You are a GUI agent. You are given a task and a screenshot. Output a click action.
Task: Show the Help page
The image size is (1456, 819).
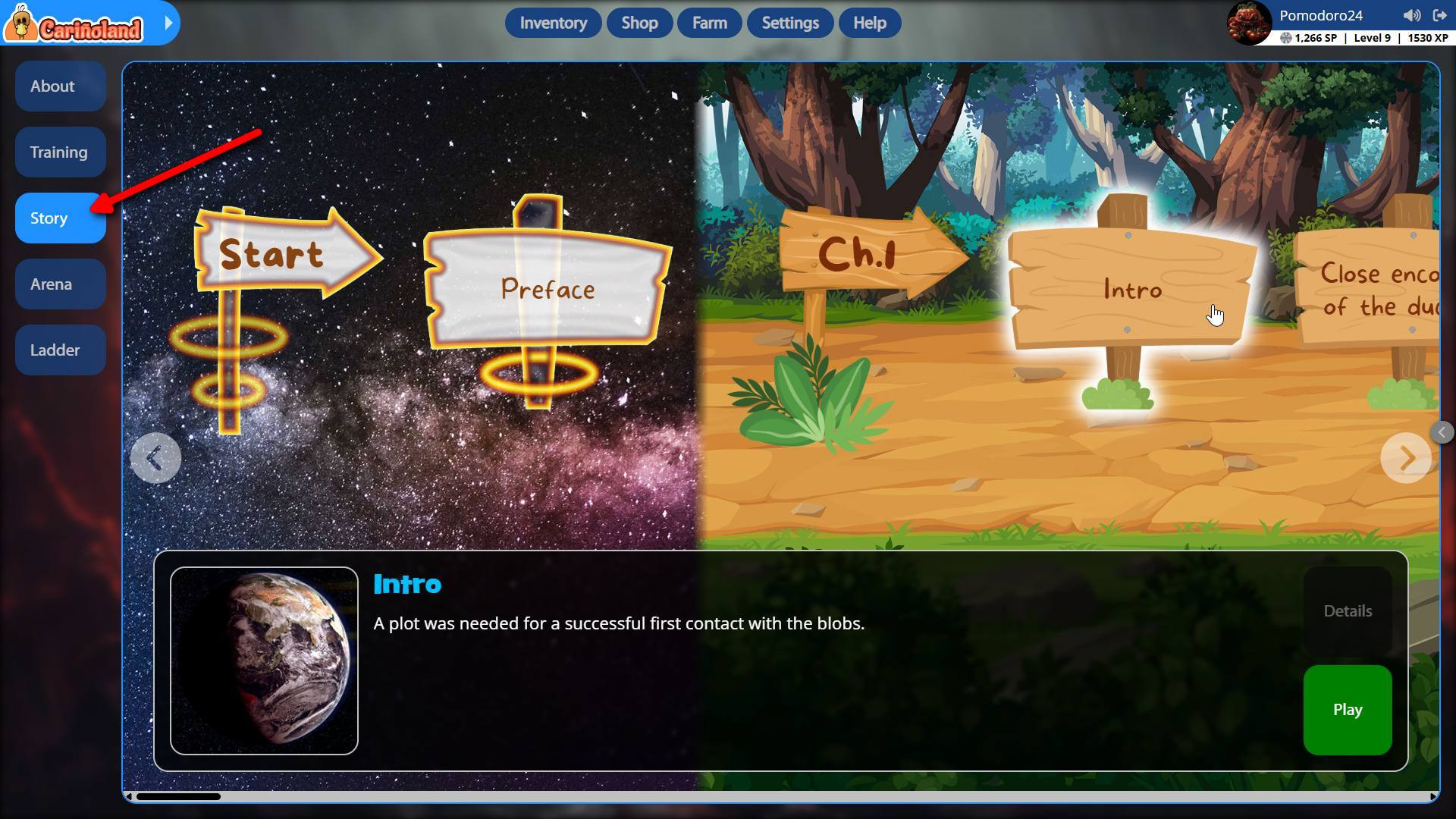click(x=869, y=23)
